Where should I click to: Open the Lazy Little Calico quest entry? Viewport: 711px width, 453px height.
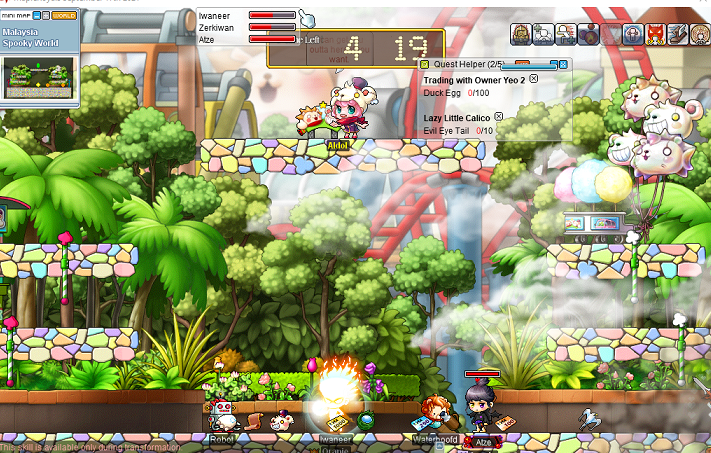pos(458,118)
